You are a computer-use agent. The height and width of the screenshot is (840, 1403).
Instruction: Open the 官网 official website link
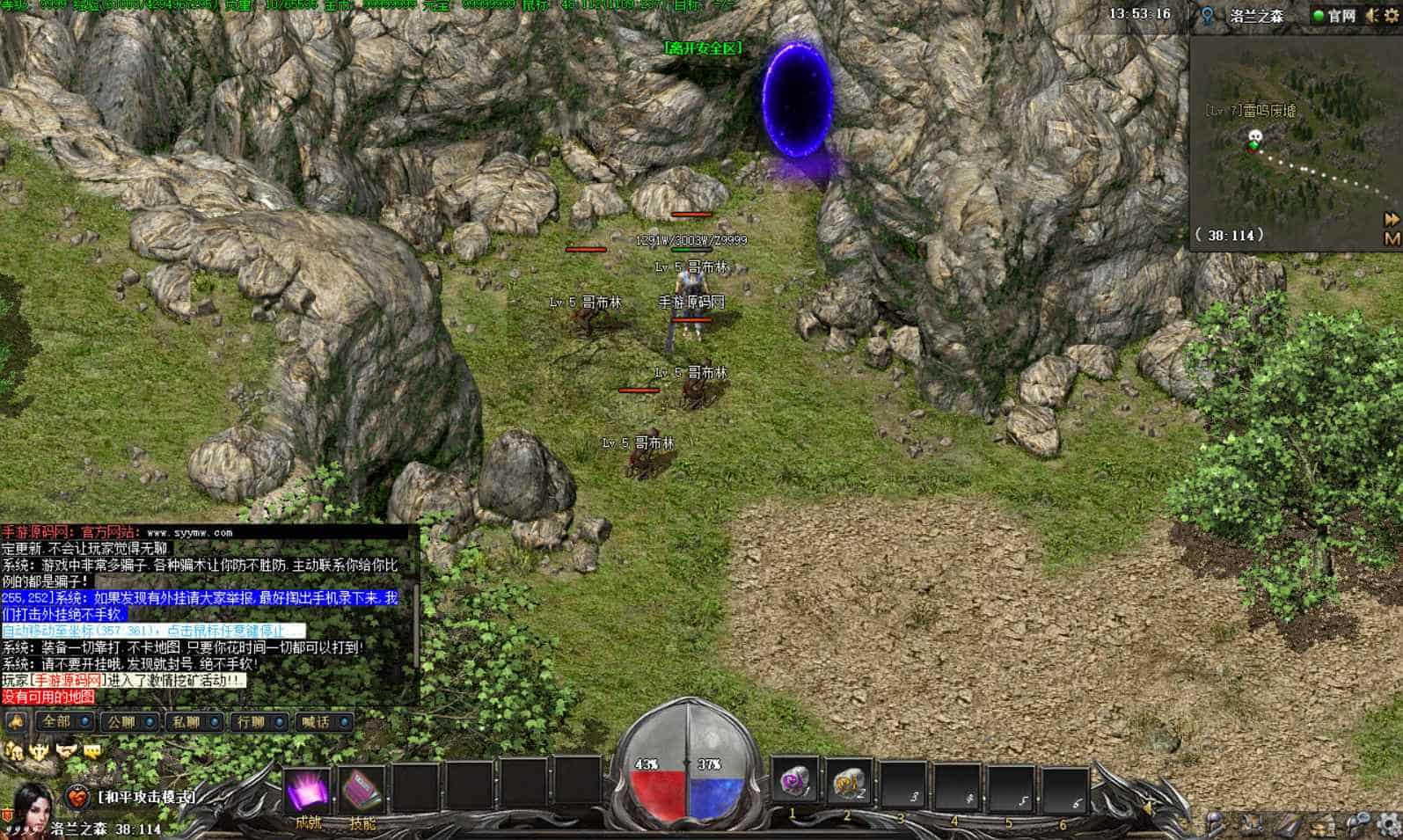[x=1334, y=16]
